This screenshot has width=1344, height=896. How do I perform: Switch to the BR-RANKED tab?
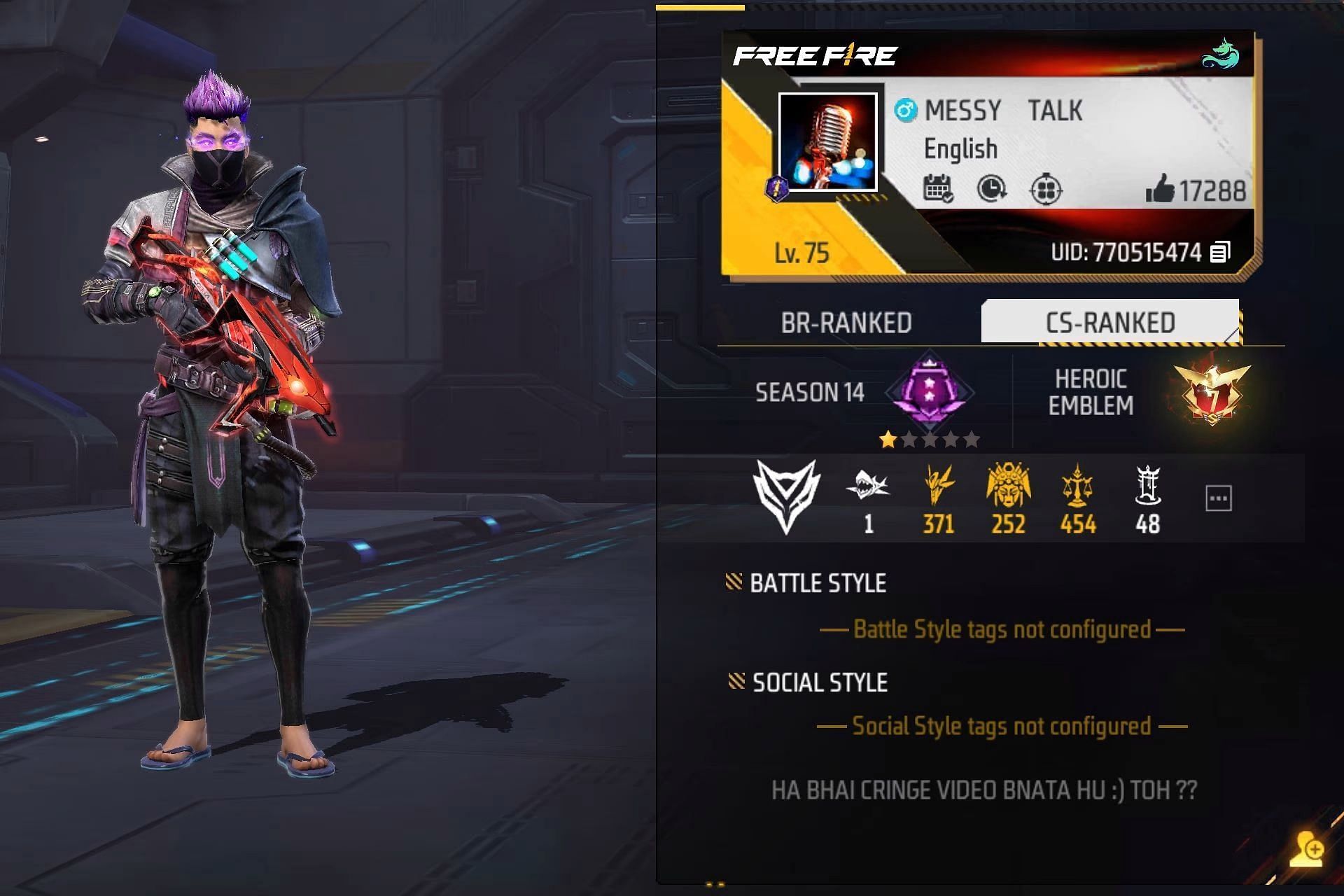tap(846, 323)
